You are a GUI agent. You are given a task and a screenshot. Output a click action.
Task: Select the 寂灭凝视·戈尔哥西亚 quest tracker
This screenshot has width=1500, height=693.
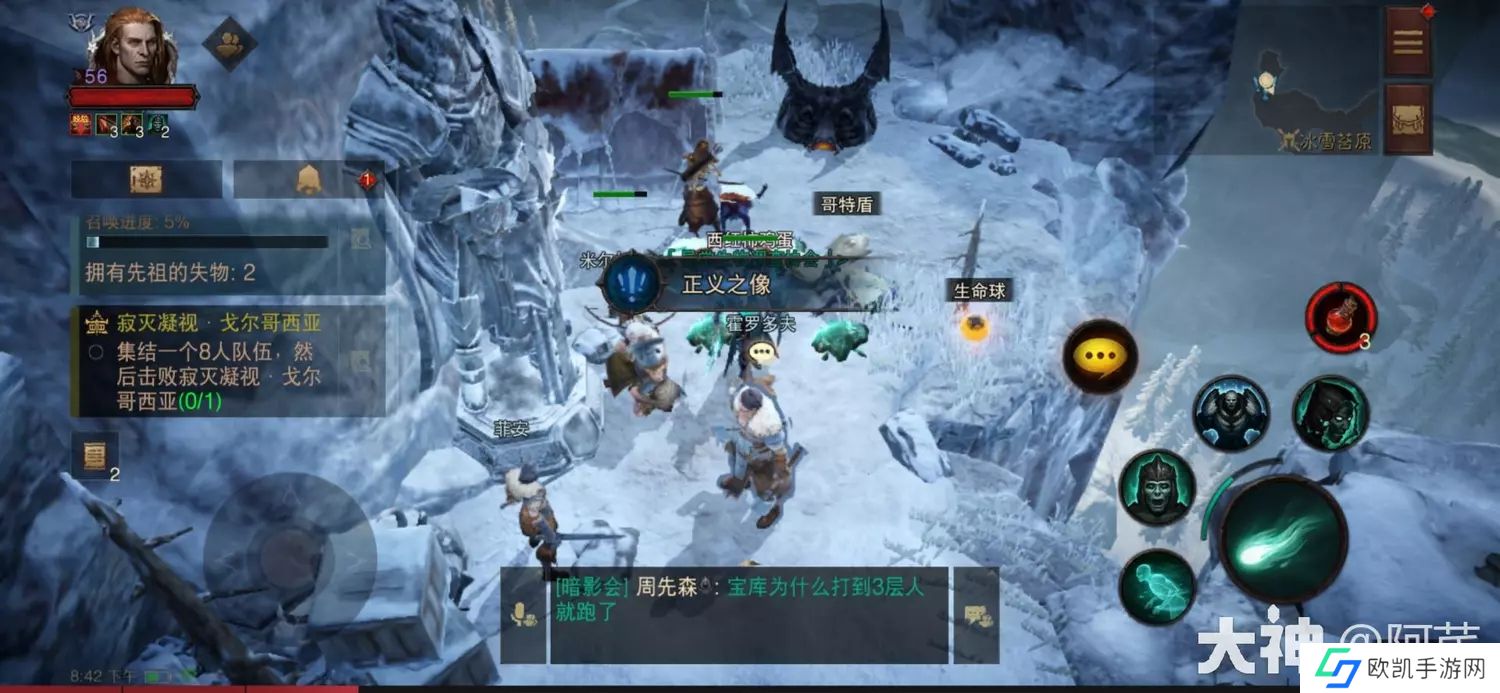pos(228,362)
